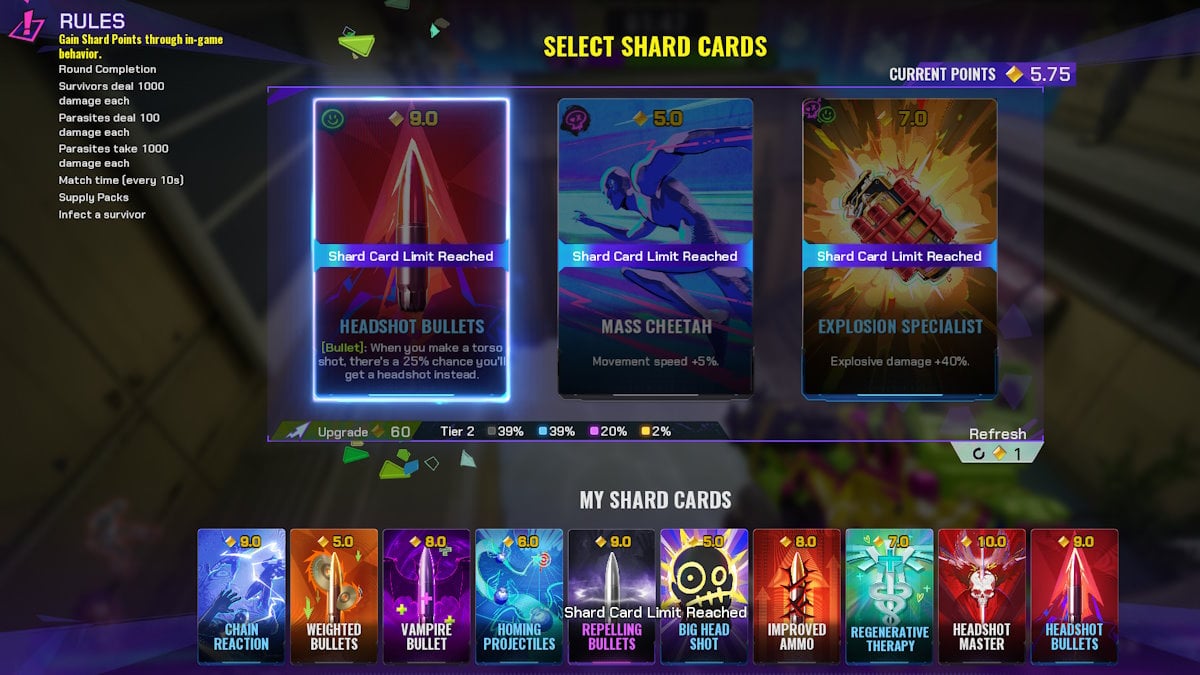
Task: Click the Big Head Shot skull card
Action: click(704, 595)
